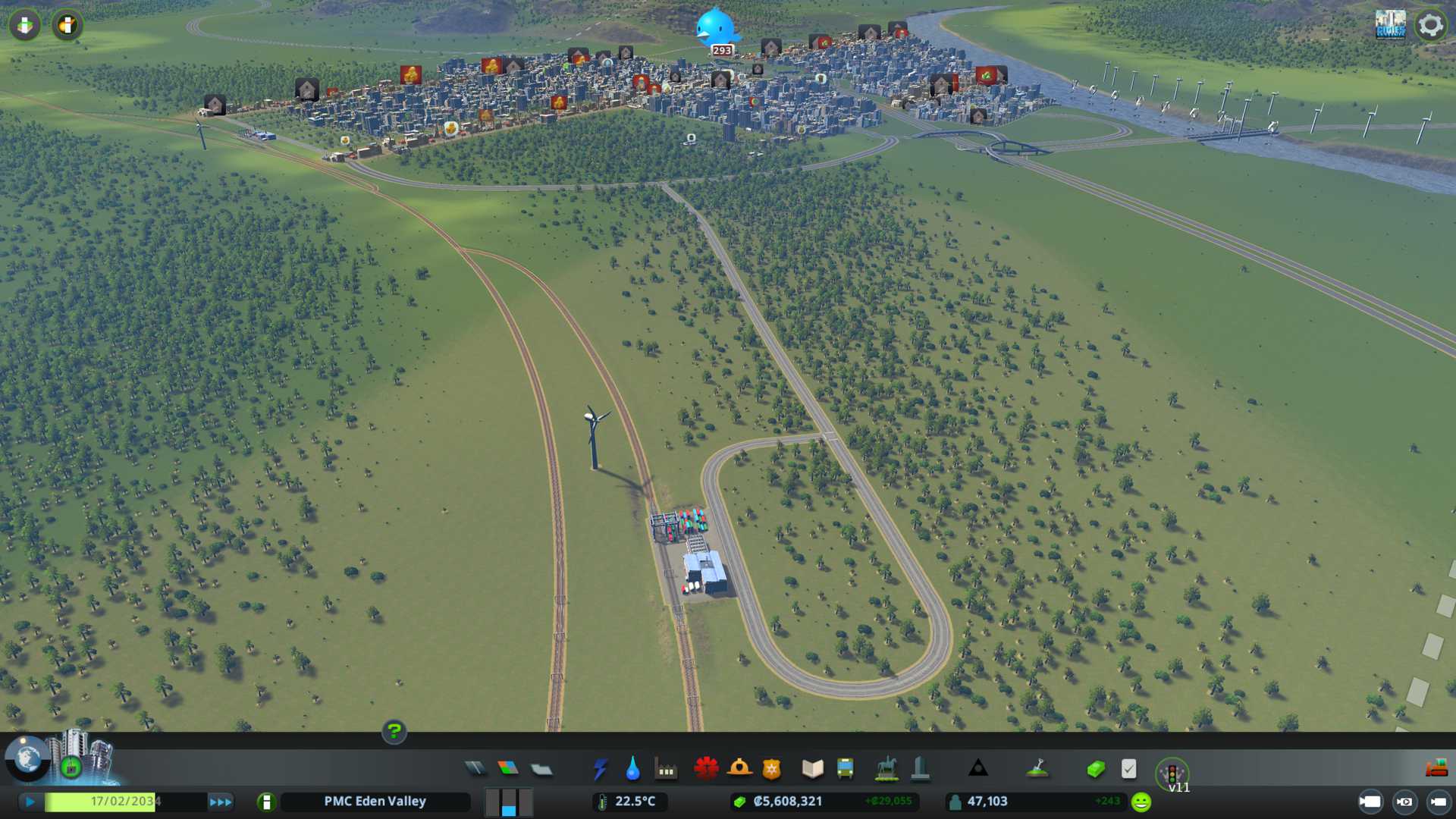The image size is (1456, 819).
Task: Activate the bulldozer tool
Action: [1436, 769]
